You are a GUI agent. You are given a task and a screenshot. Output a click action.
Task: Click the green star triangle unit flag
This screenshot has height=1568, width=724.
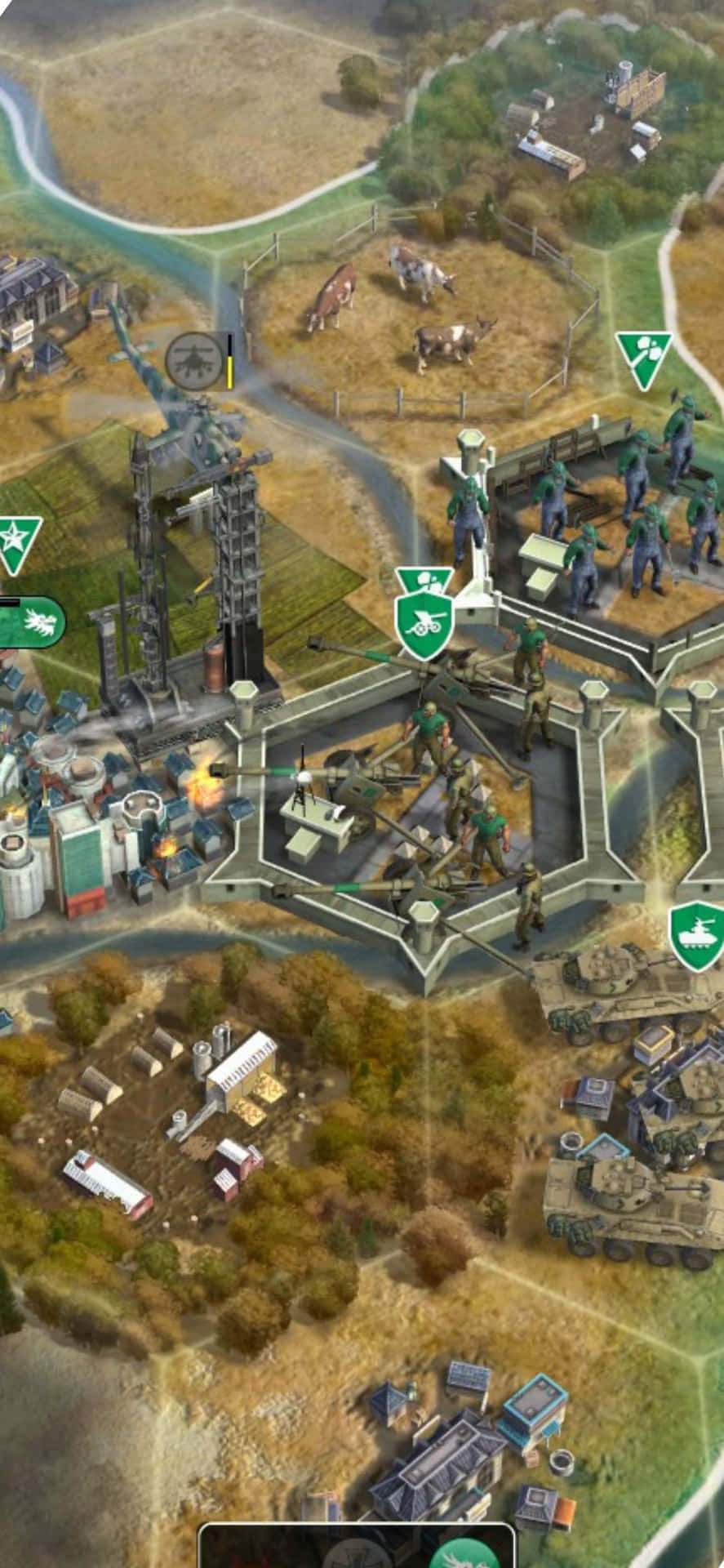(16, 542)
